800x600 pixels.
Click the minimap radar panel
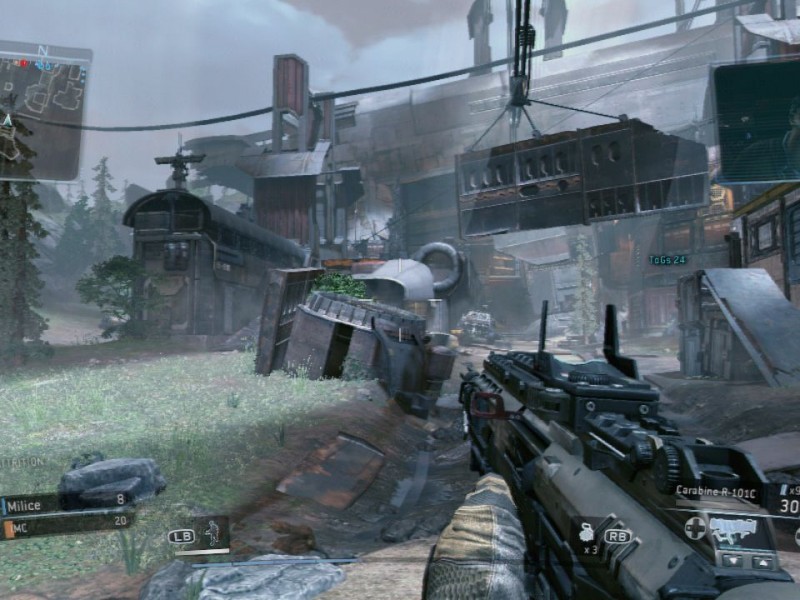45,110
